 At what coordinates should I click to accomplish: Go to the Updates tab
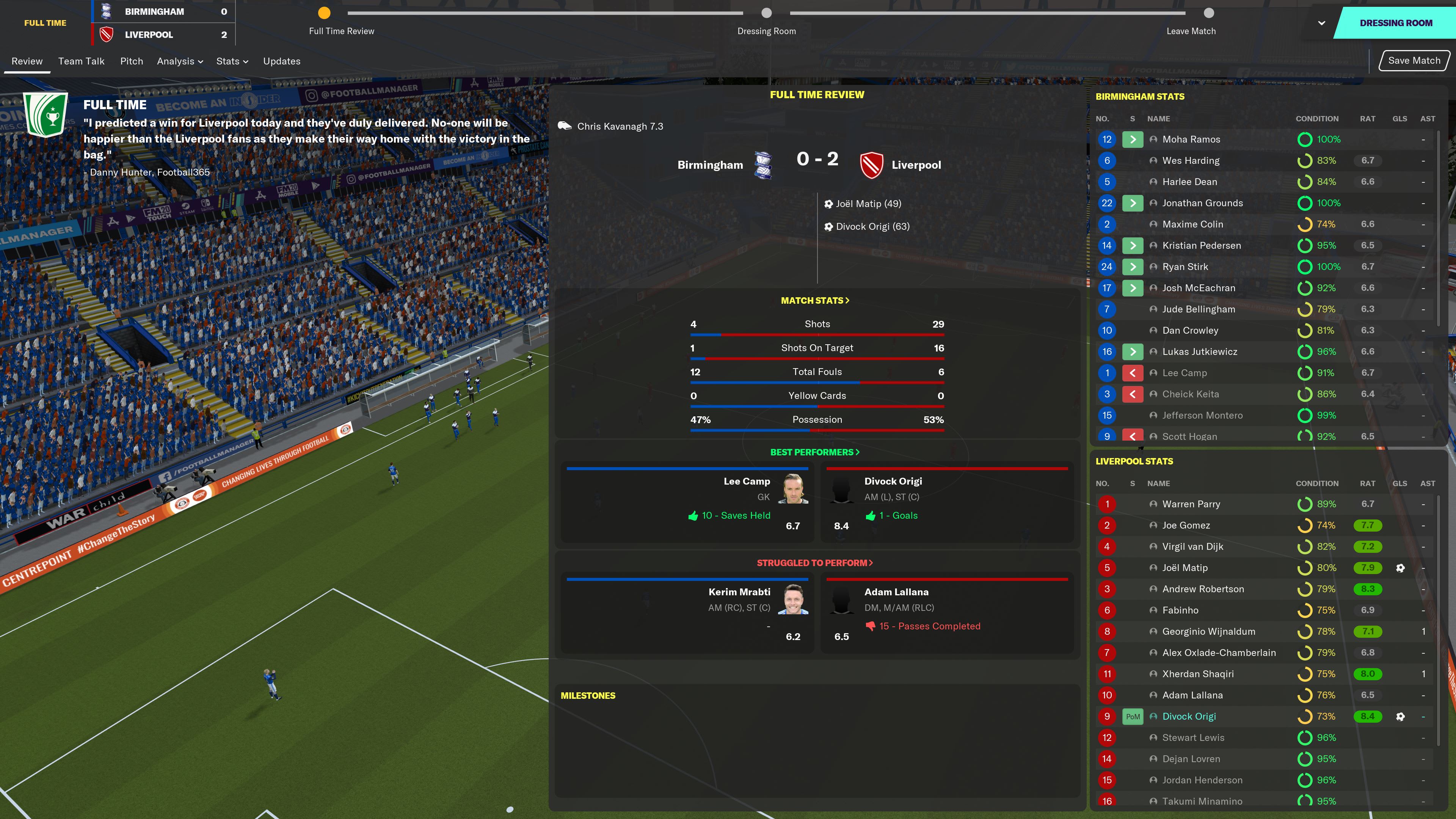[x=281, y=61]
